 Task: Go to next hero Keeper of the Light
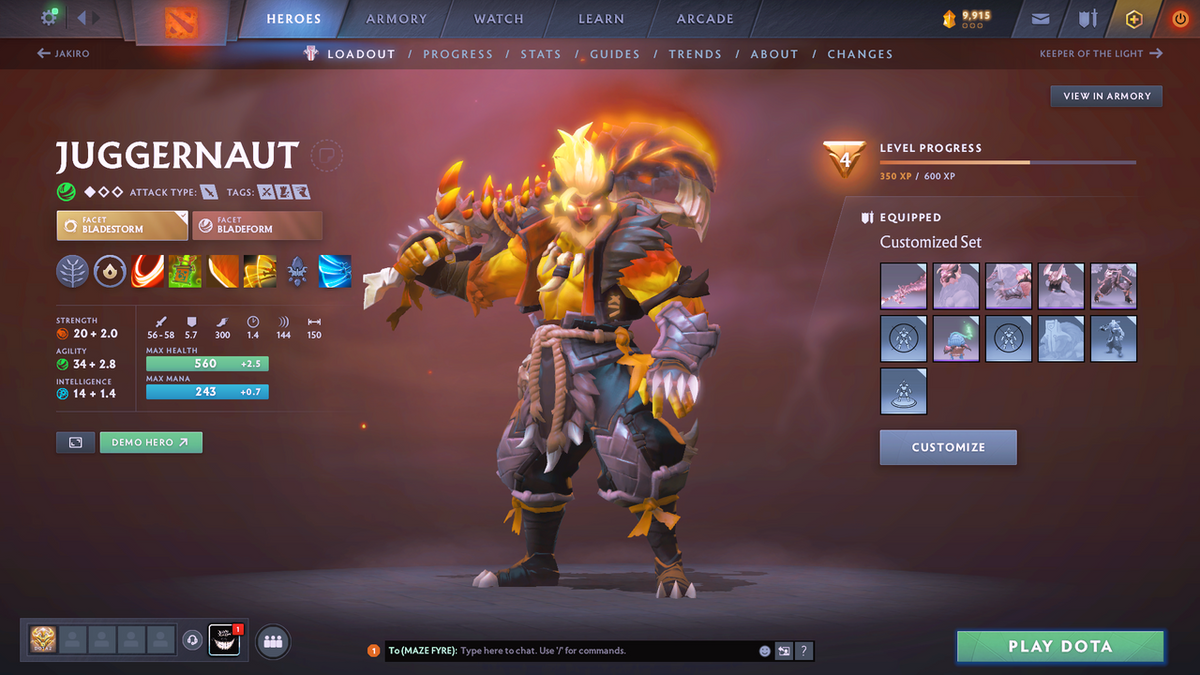(1101, 54)
